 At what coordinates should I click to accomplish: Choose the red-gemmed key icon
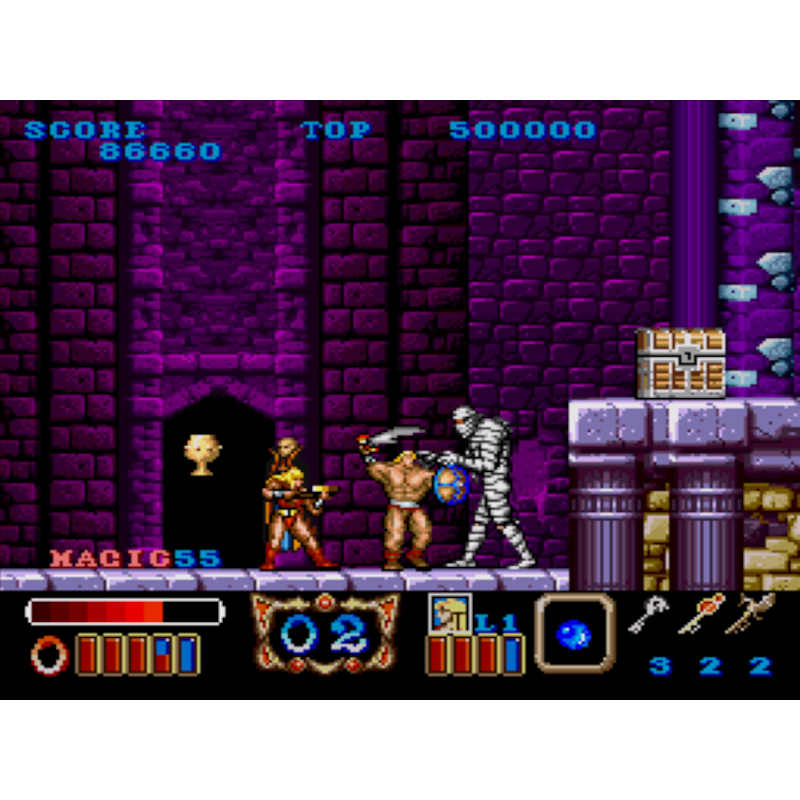[x=702, y=613]
